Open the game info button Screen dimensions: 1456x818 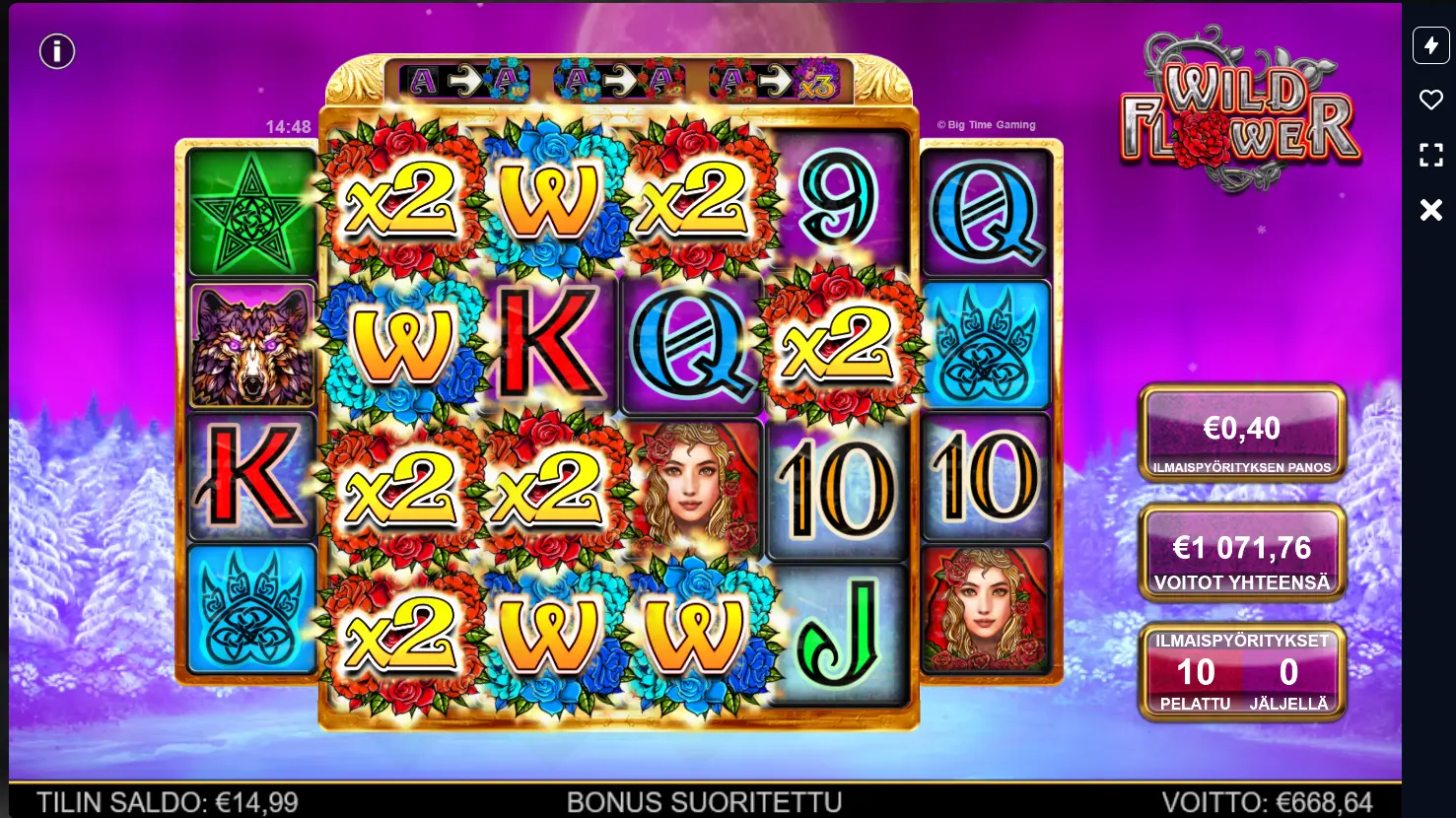(57, 51)
